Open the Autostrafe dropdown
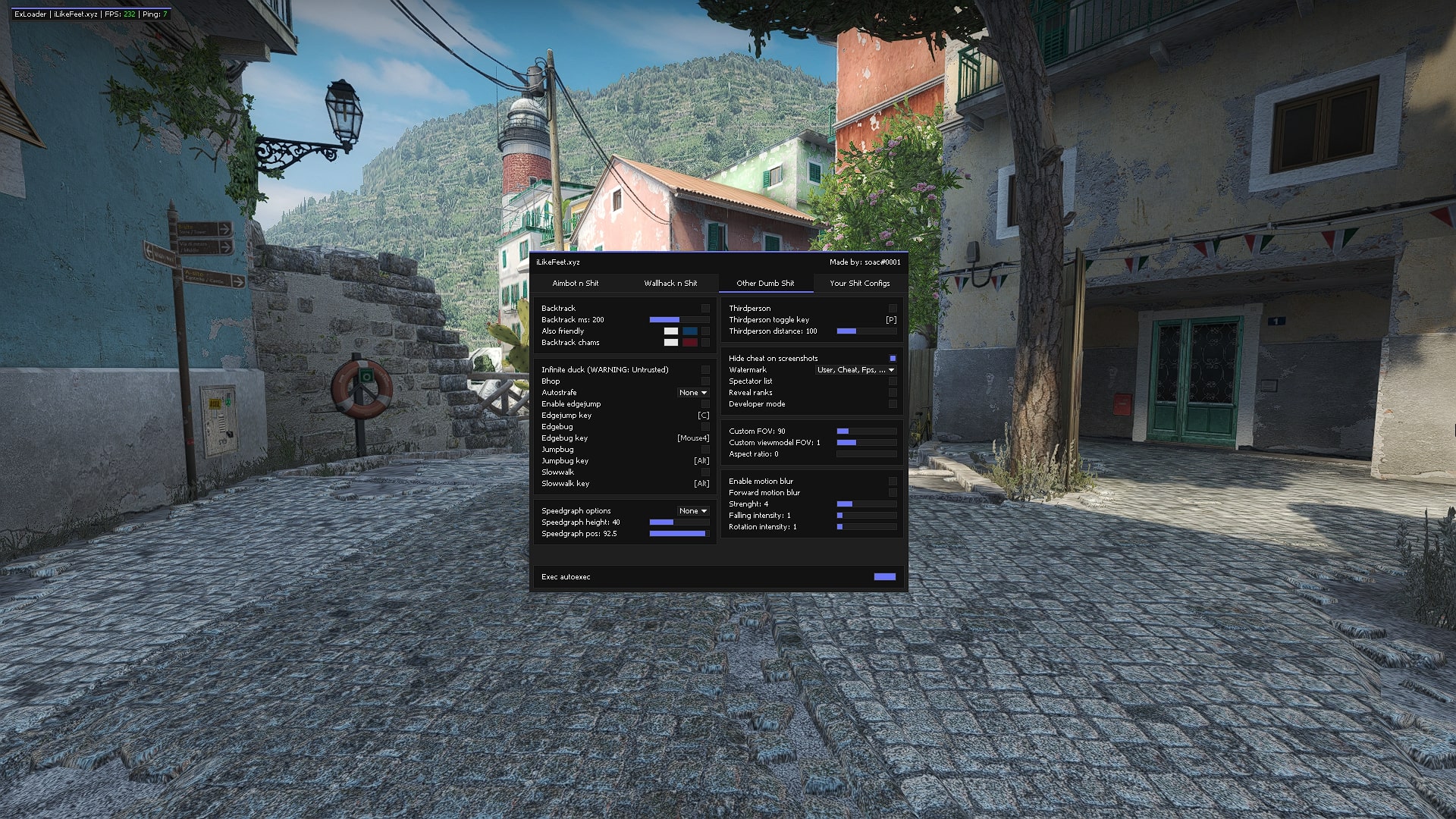Image resolution: width=1456 pixels, height=819 pixels. pos(692,392)
